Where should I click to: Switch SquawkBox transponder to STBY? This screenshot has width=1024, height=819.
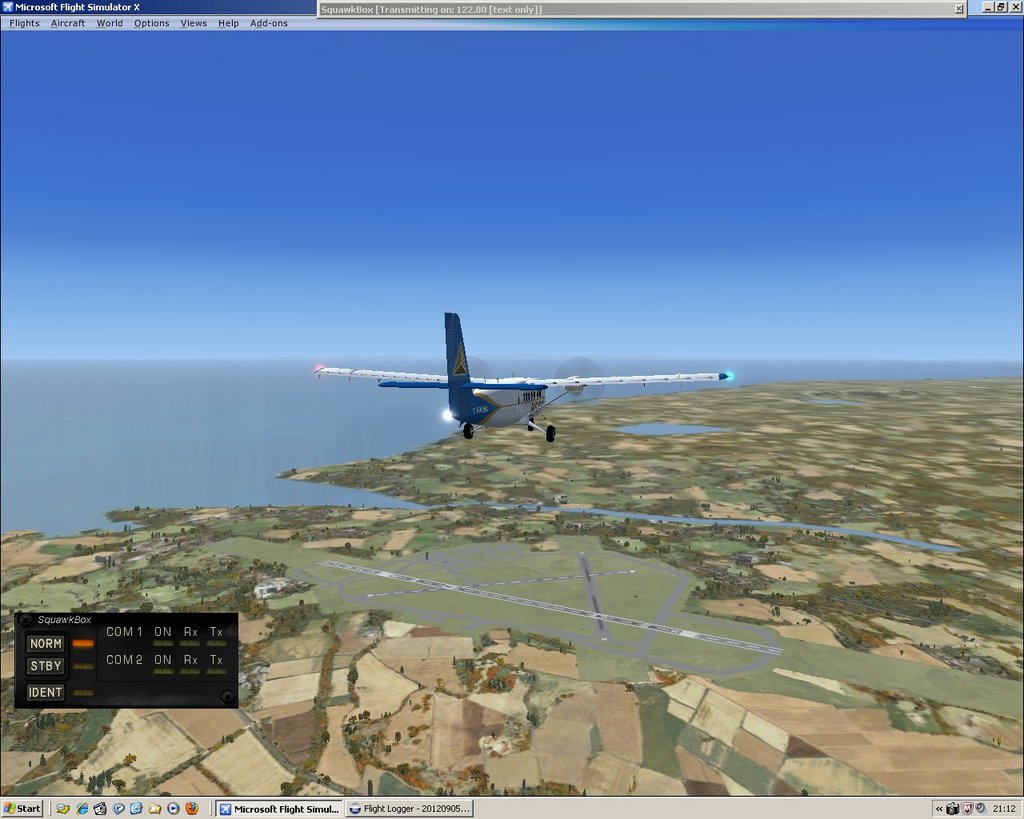click(x=46, y=666)
